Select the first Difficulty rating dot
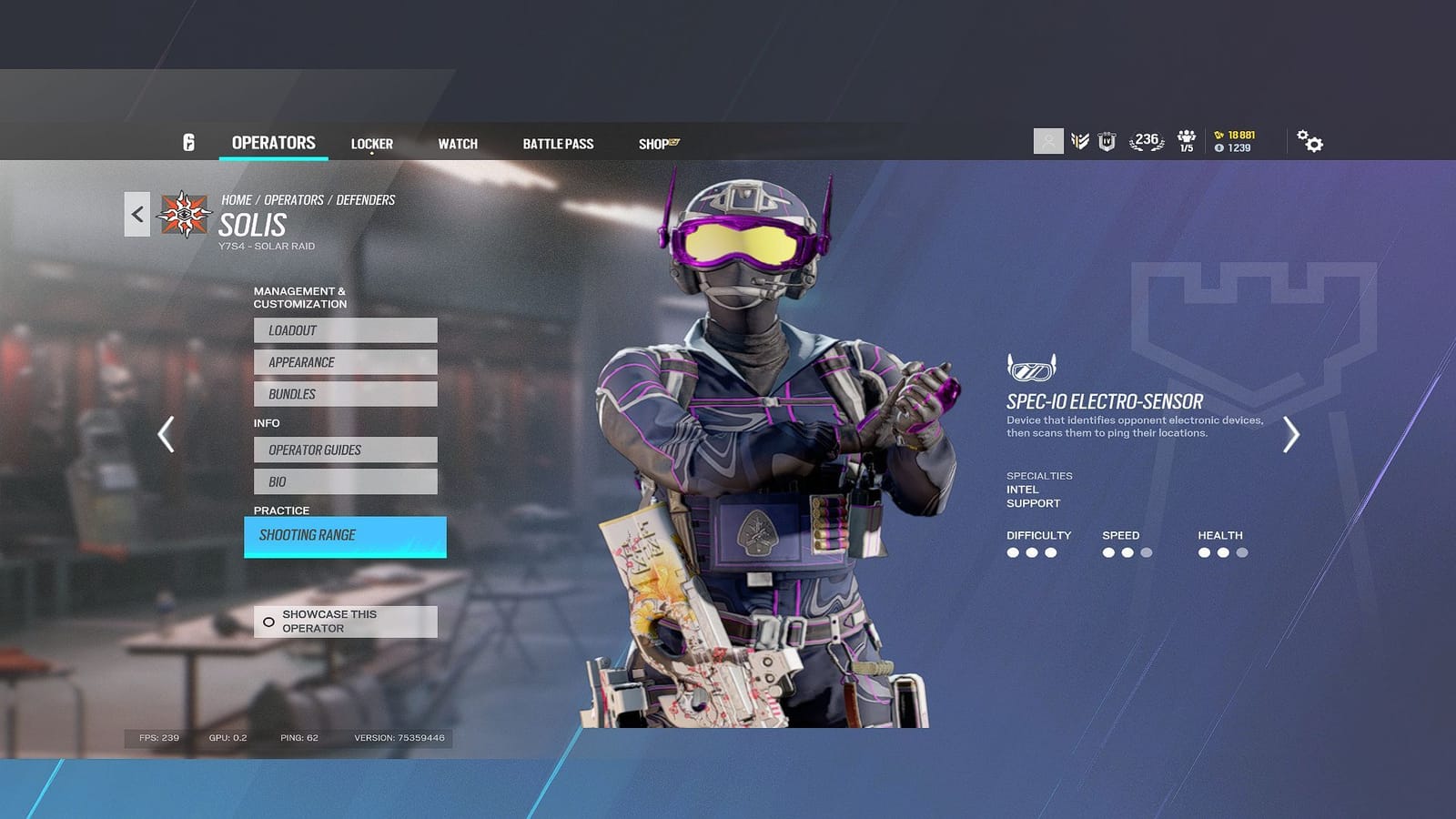 1014,552
